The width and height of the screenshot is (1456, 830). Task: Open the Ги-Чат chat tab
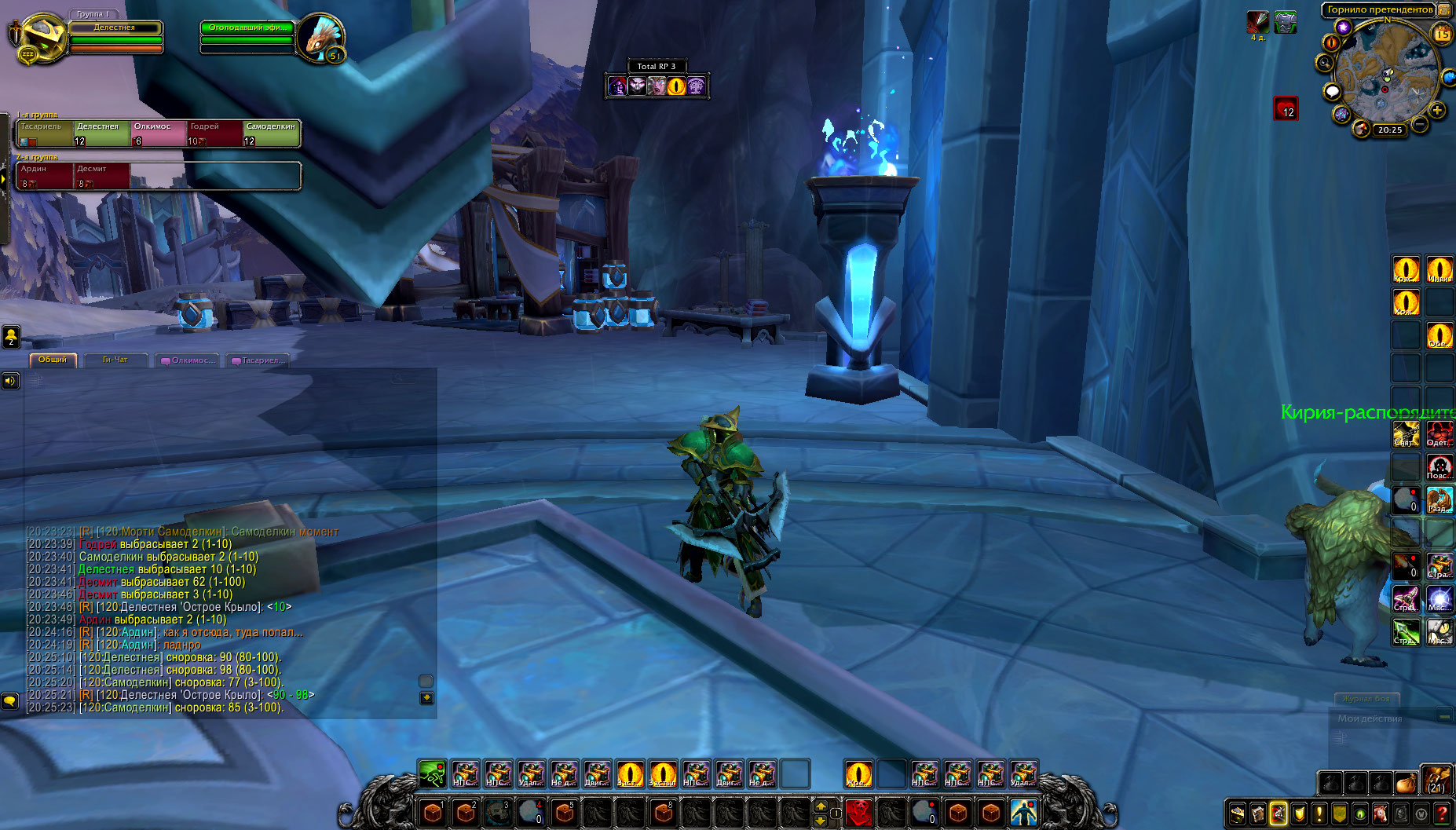[115, 360]
